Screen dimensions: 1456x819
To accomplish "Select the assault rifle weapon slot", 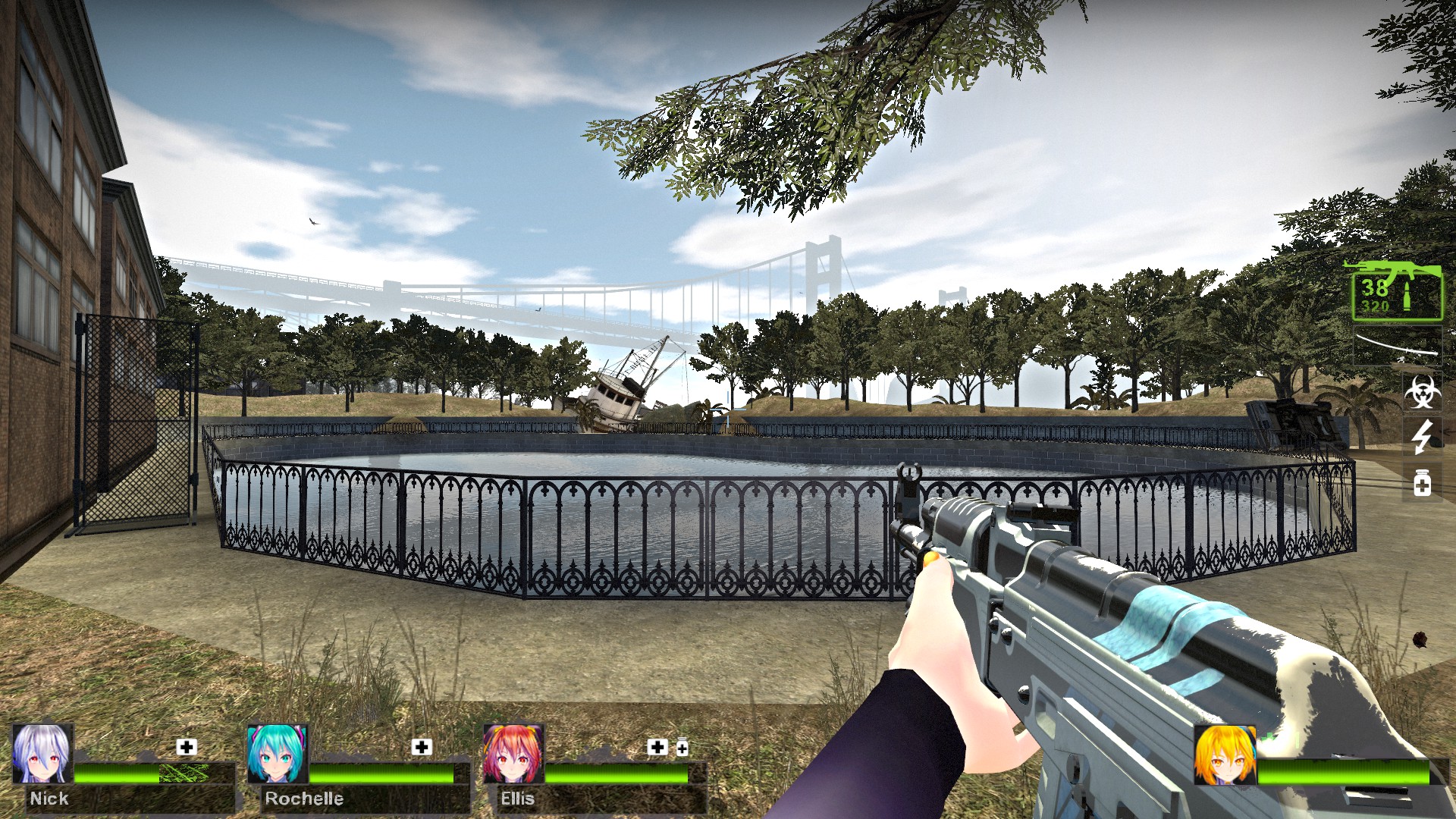I will [1397, 291].
